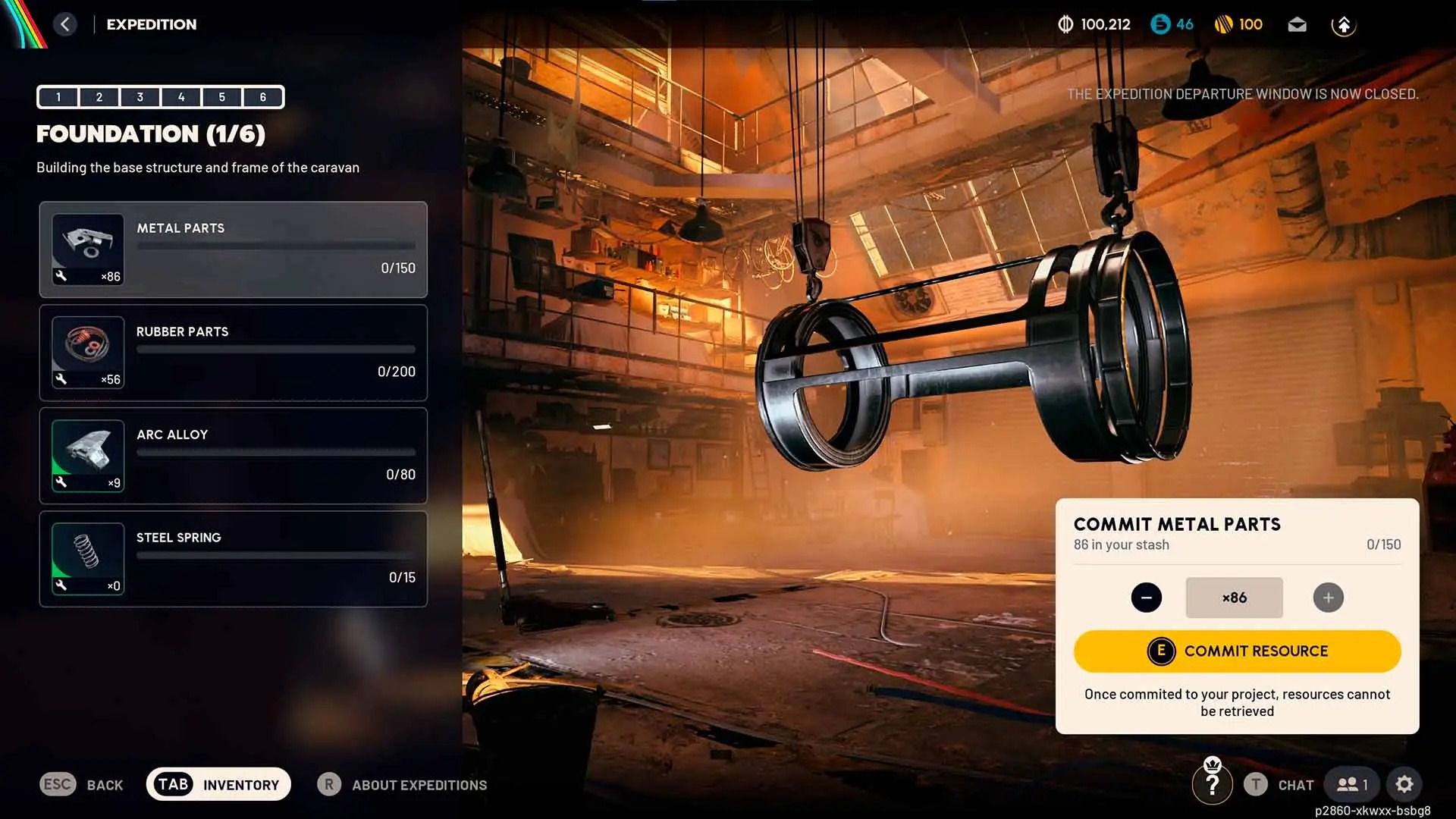Click the wrench icon on Metal Parts
Viewport: 1456px width, 819px height.
(x=61, y=276)
